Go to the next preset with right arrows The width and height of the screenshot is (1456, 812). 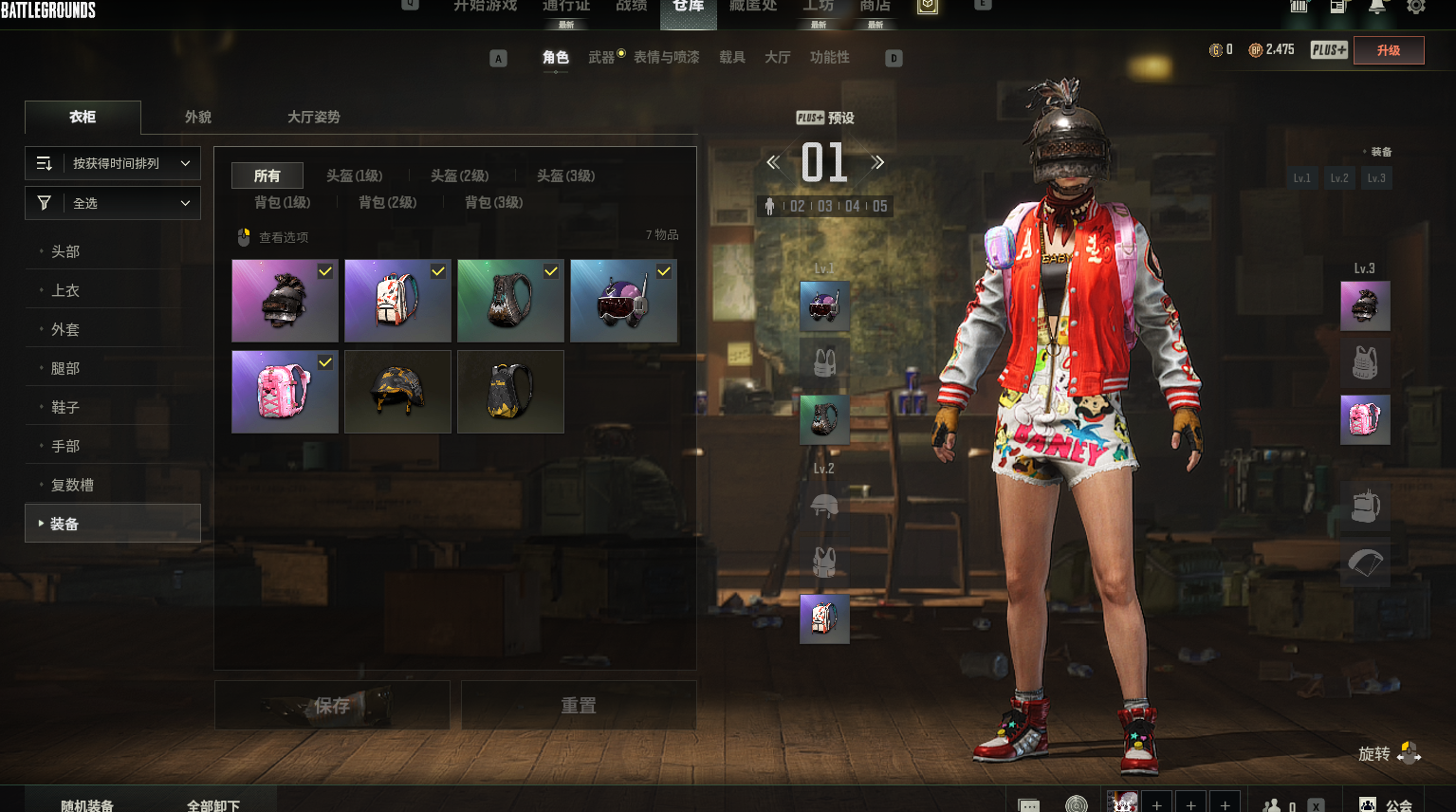pos(877,162)
